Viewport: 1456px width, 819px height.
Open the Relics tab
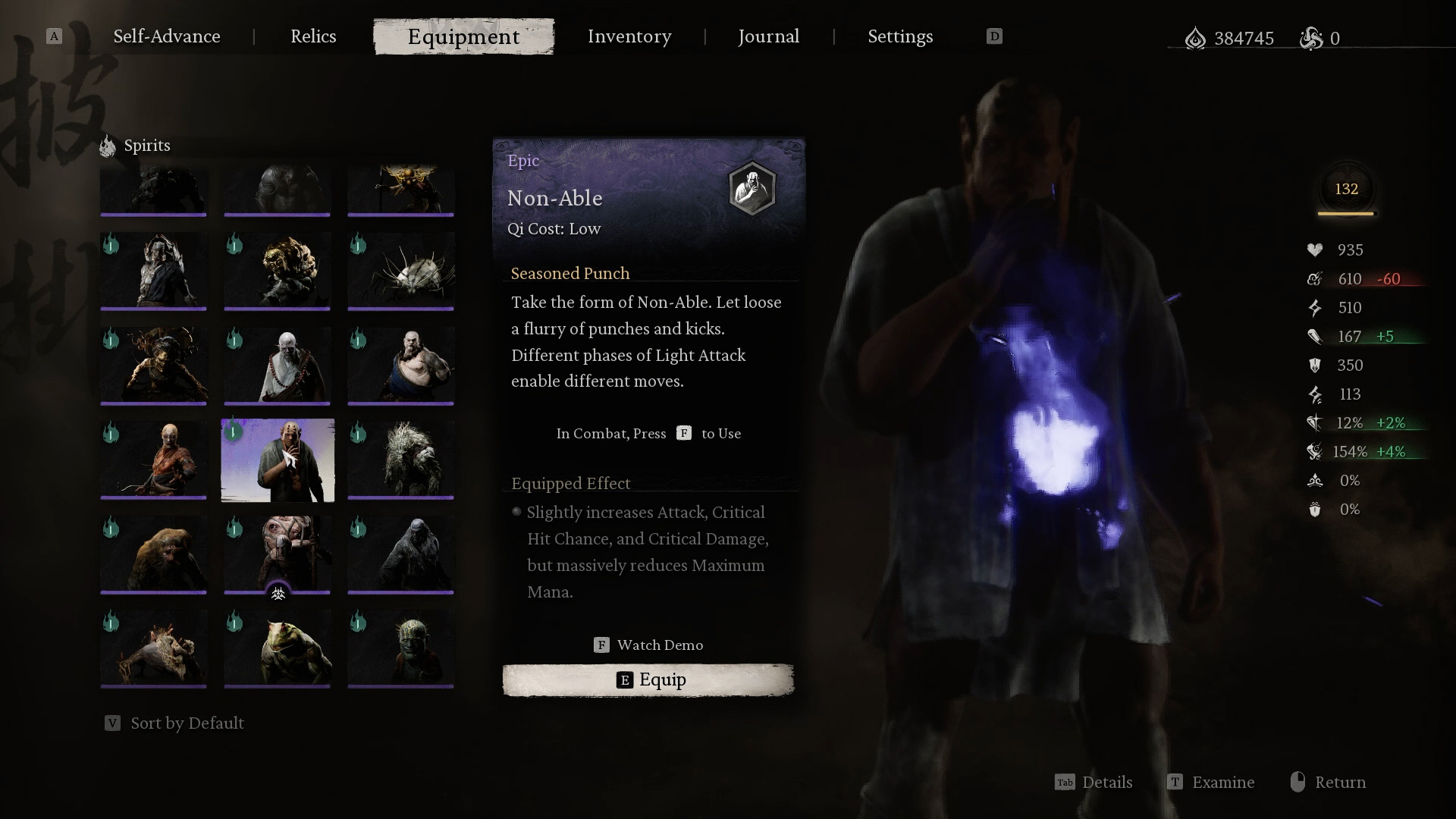[x=313, y=36]
